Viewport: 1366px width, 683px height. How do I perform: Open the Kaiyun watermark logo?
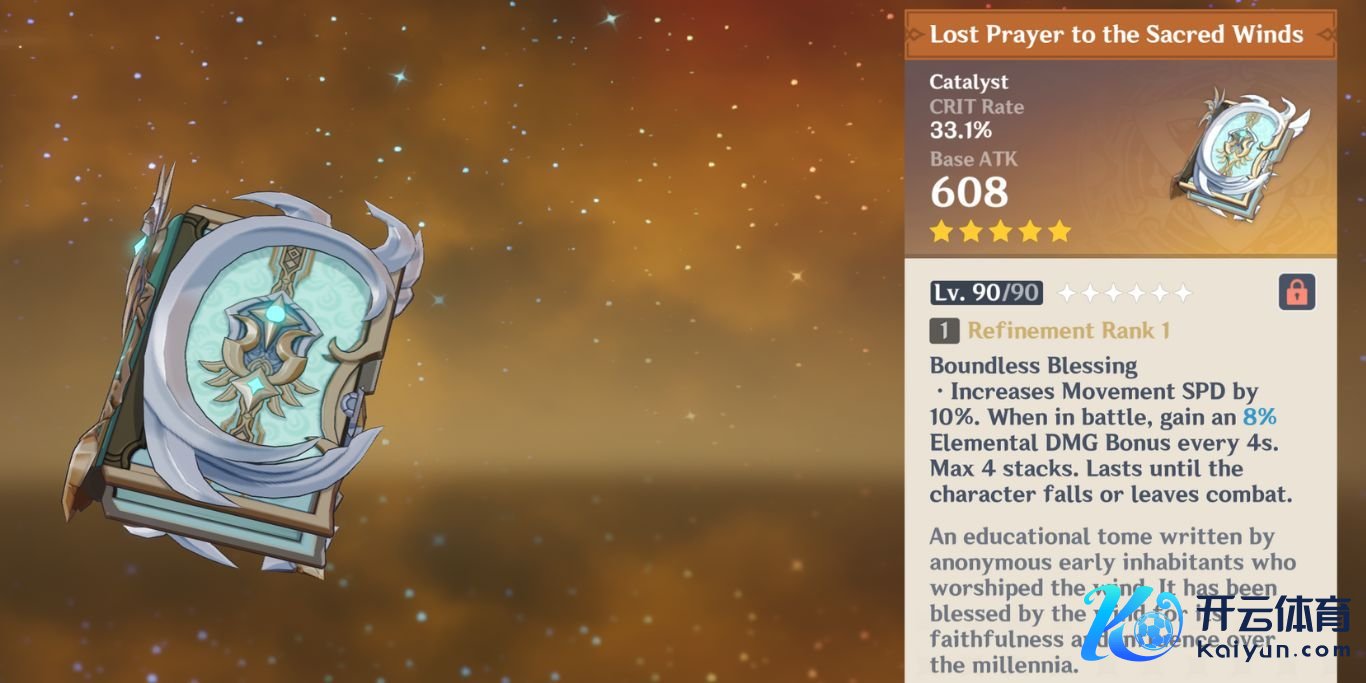1220,627
